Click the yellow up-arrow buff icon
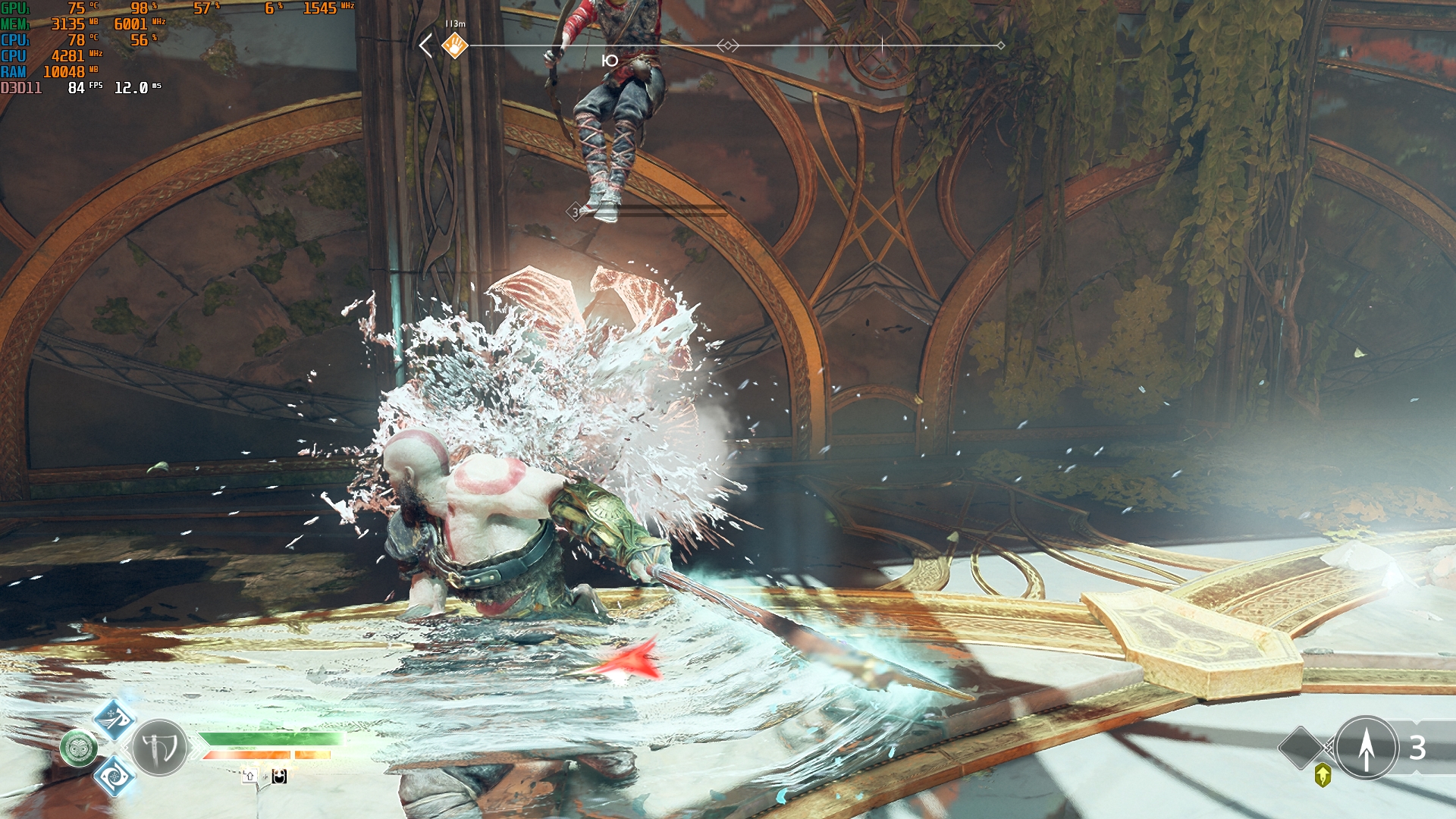Viewport: 1456px width, 819px height. point(1323,775)
